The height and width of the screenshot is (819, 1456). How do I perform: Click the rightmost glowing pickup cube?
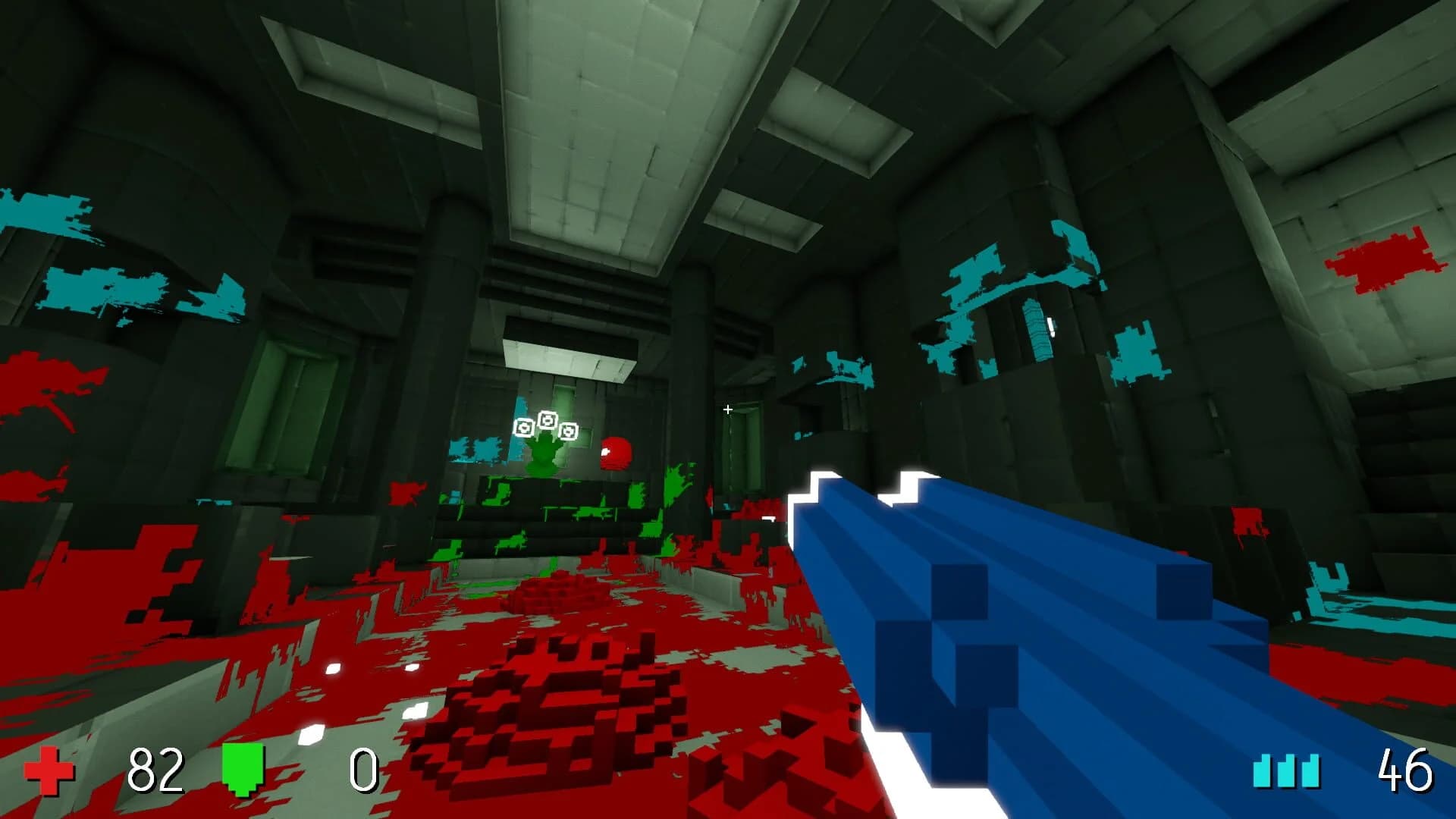tap(568, 429)
